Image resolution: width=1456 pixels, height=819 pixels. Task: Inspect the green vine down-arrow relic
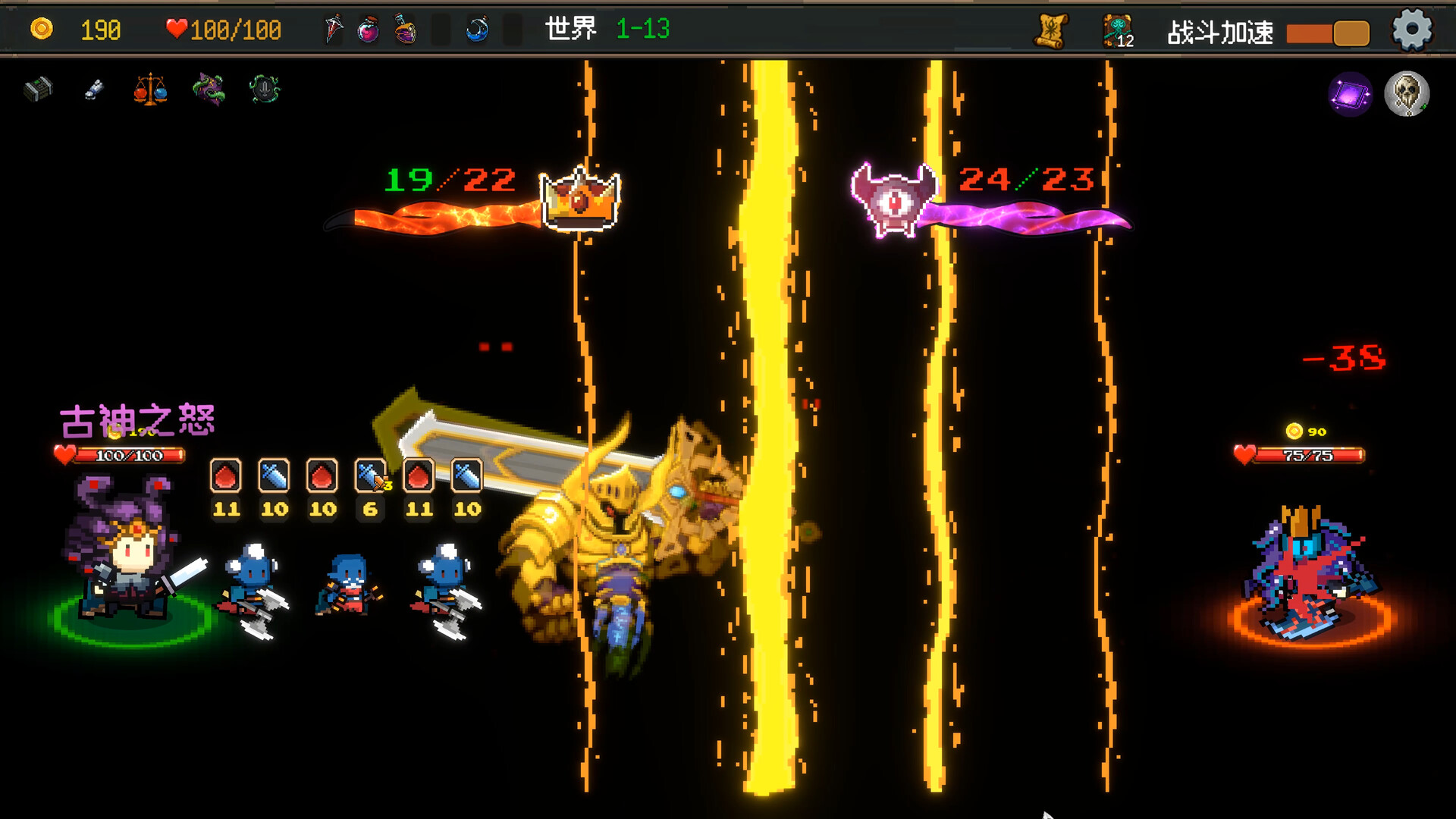point(265,89)
